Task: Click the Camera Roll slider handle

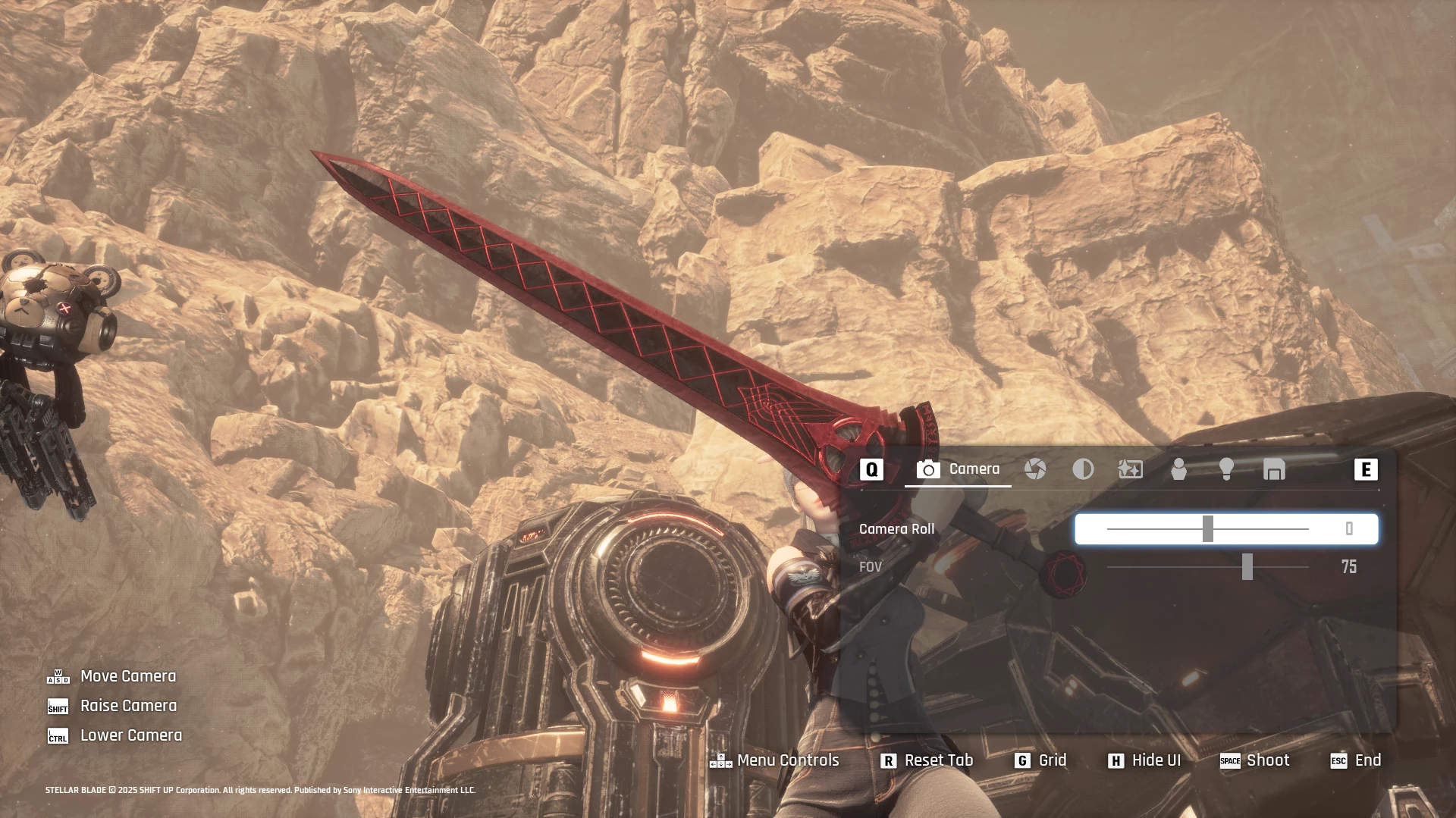Action: tap(1208, 529)
